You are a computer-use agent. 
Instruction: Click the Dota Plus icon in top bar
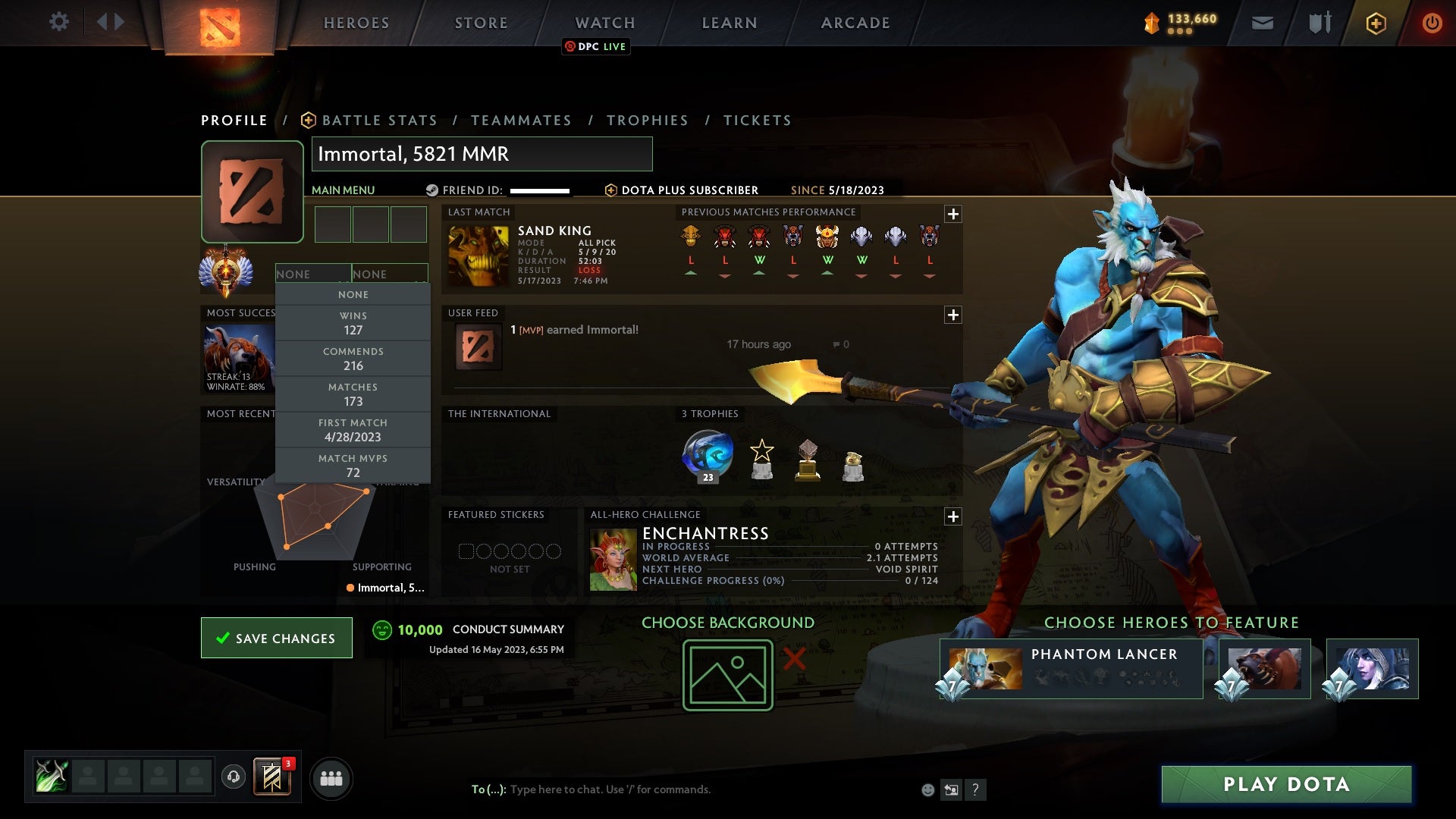pyautogui.click(x=1376, y=23)
